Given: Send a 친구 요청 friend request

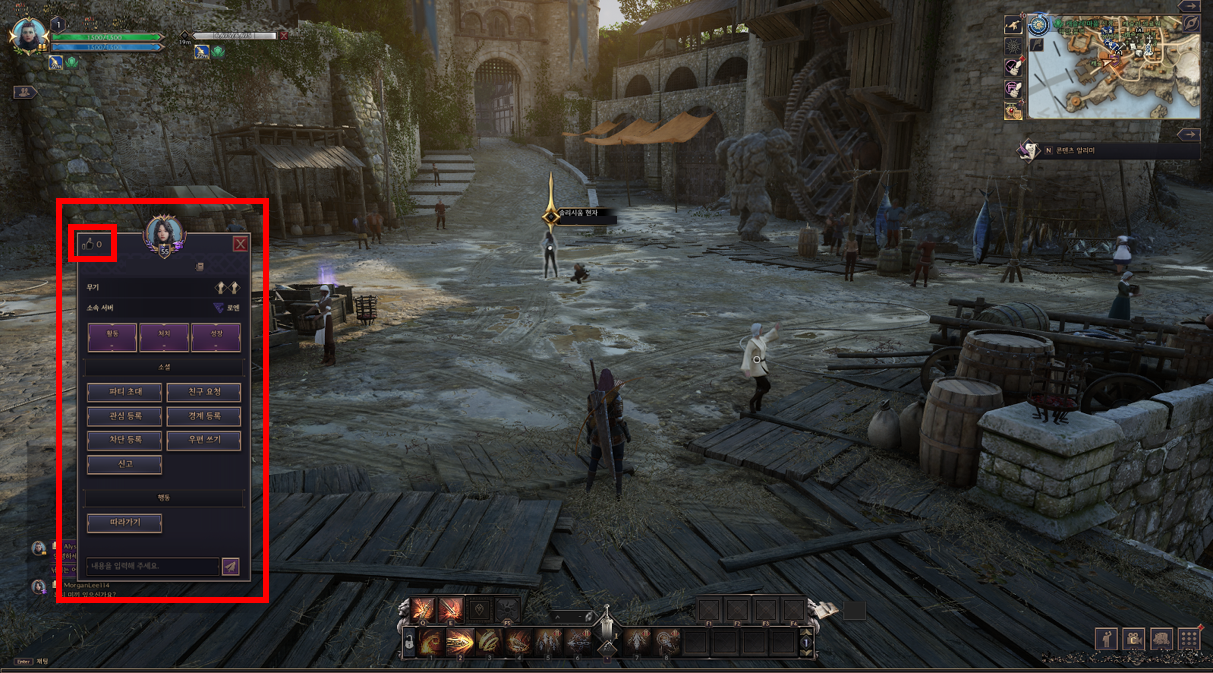Looking at the screenshot, I should pos(203,392).
